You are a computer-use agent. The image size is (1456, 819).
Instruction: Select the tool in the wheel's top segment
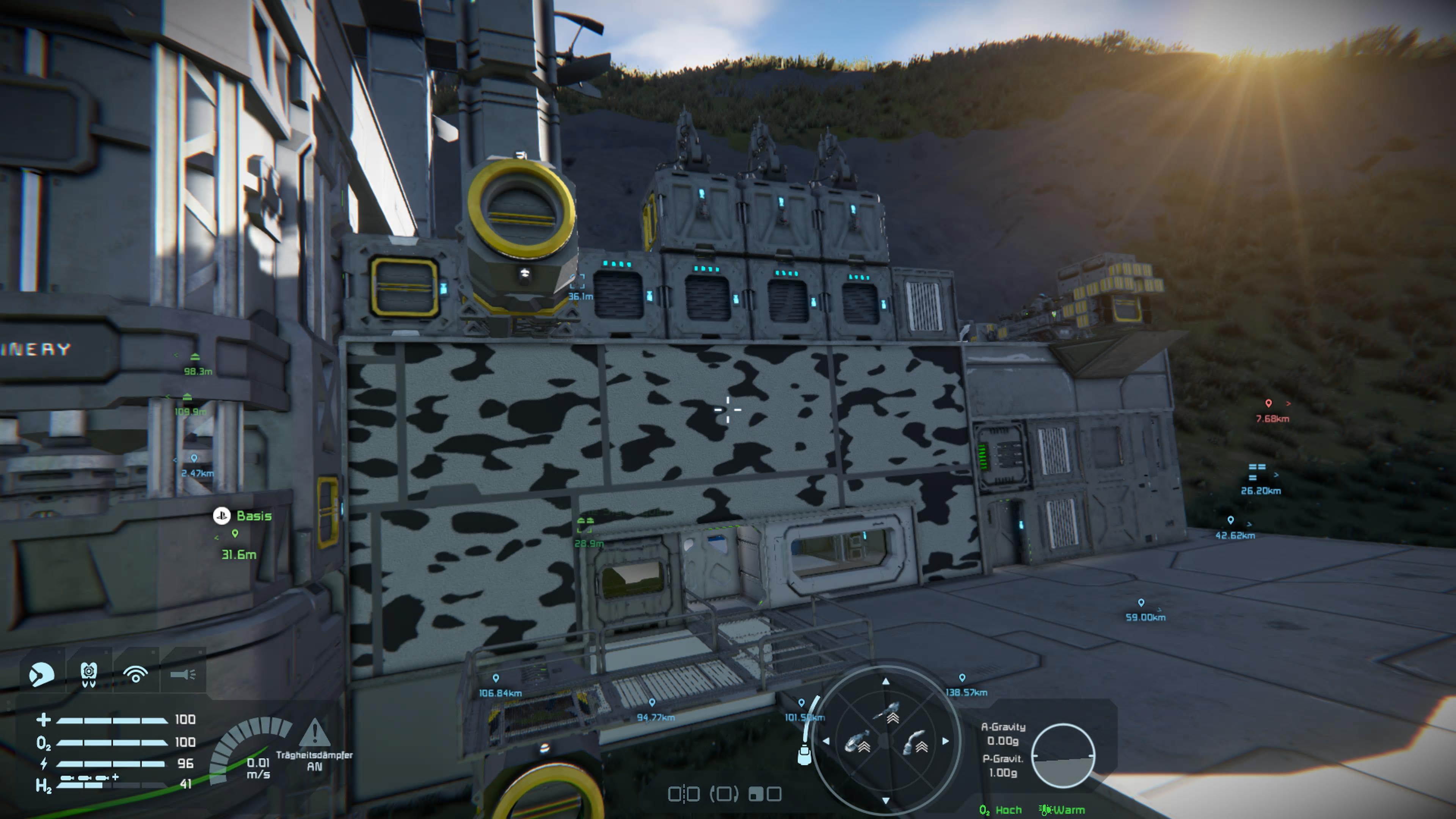(x=889, y=713)
